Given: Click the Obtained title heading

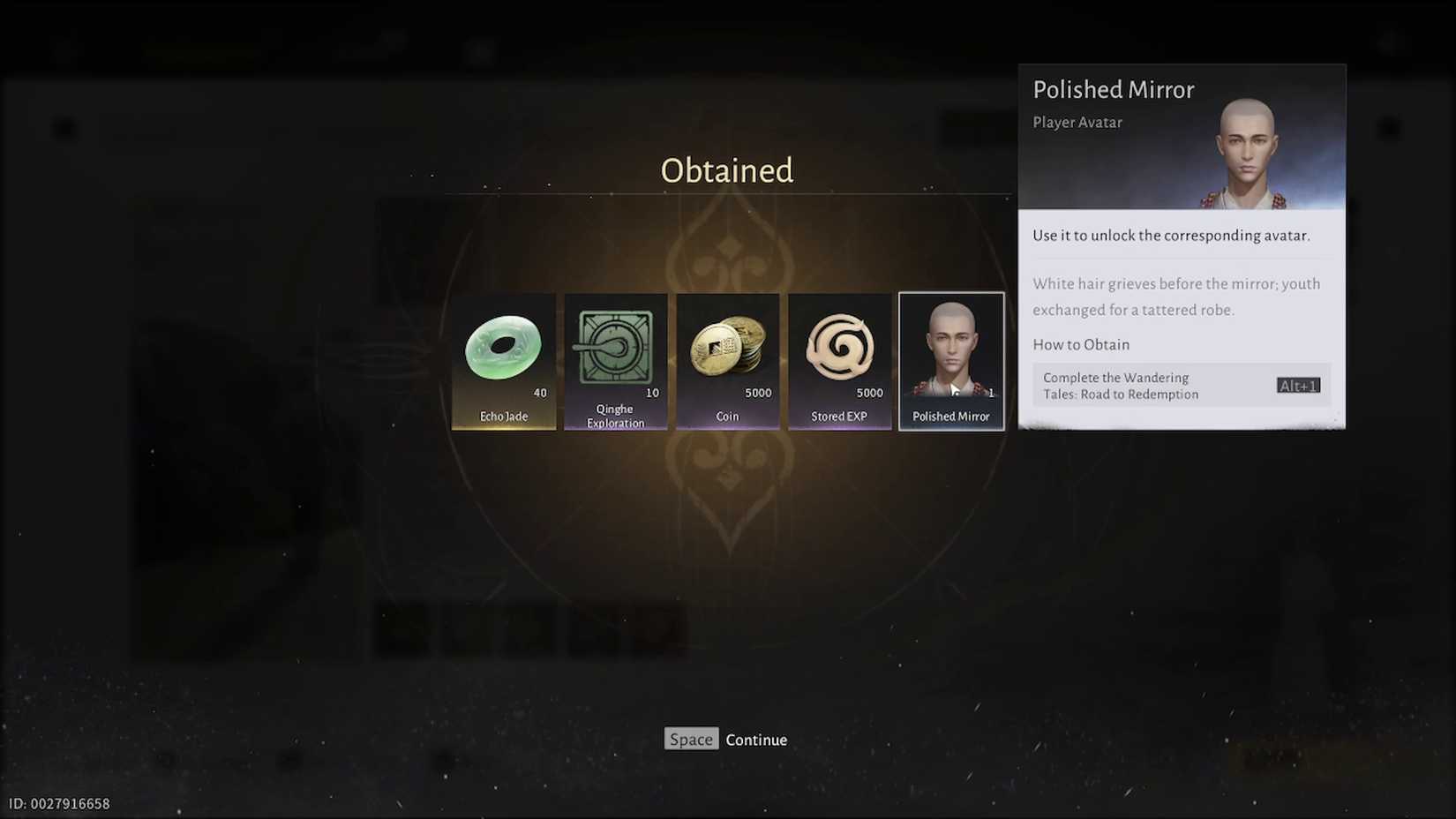Looking at the screenshot, I should point(726,170).
